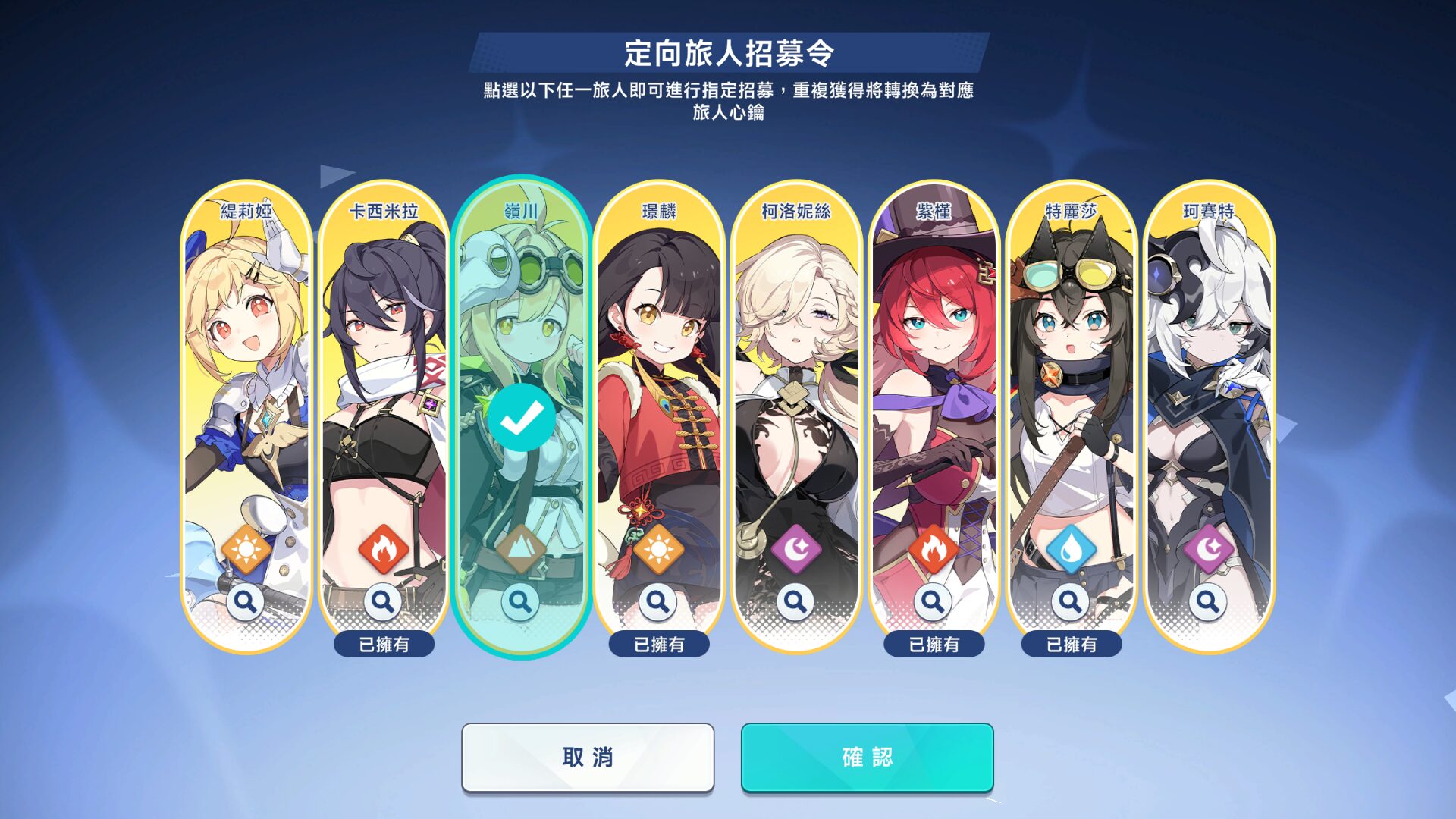Click the 已擁有 badge under 特麗莎
Viewport: 1456px width, 819px height.
coord(1071,645)
